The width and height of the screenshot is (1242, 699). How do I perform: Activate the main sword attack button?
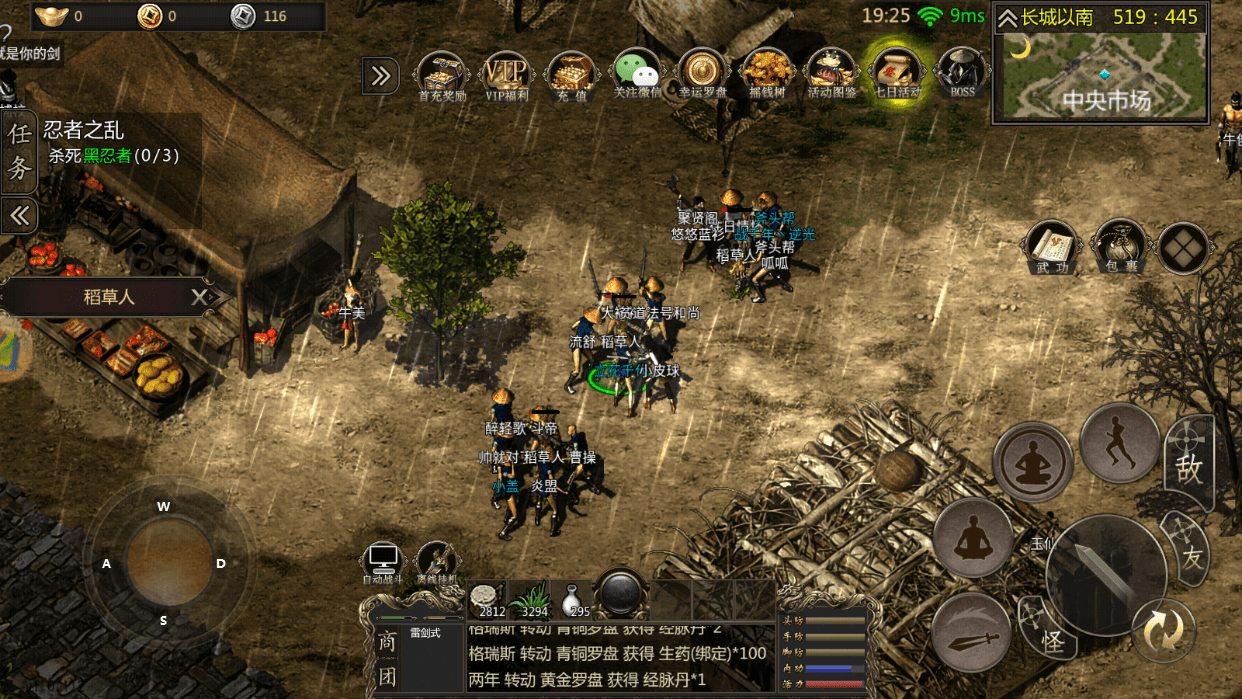[1105, 574]
